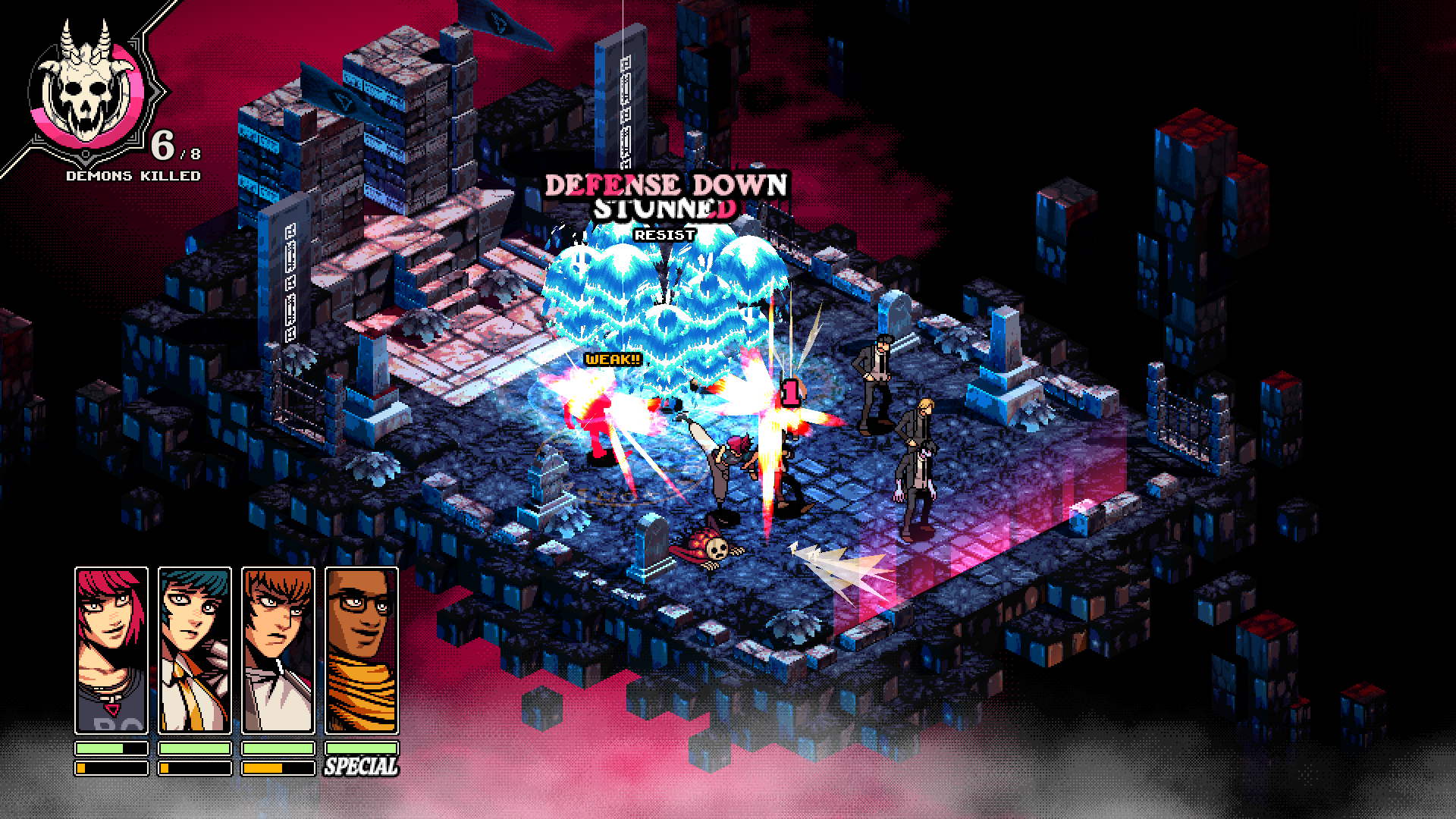Click the demon skull kill counter icon
The image size is (1456, 819).
point(83,83)
